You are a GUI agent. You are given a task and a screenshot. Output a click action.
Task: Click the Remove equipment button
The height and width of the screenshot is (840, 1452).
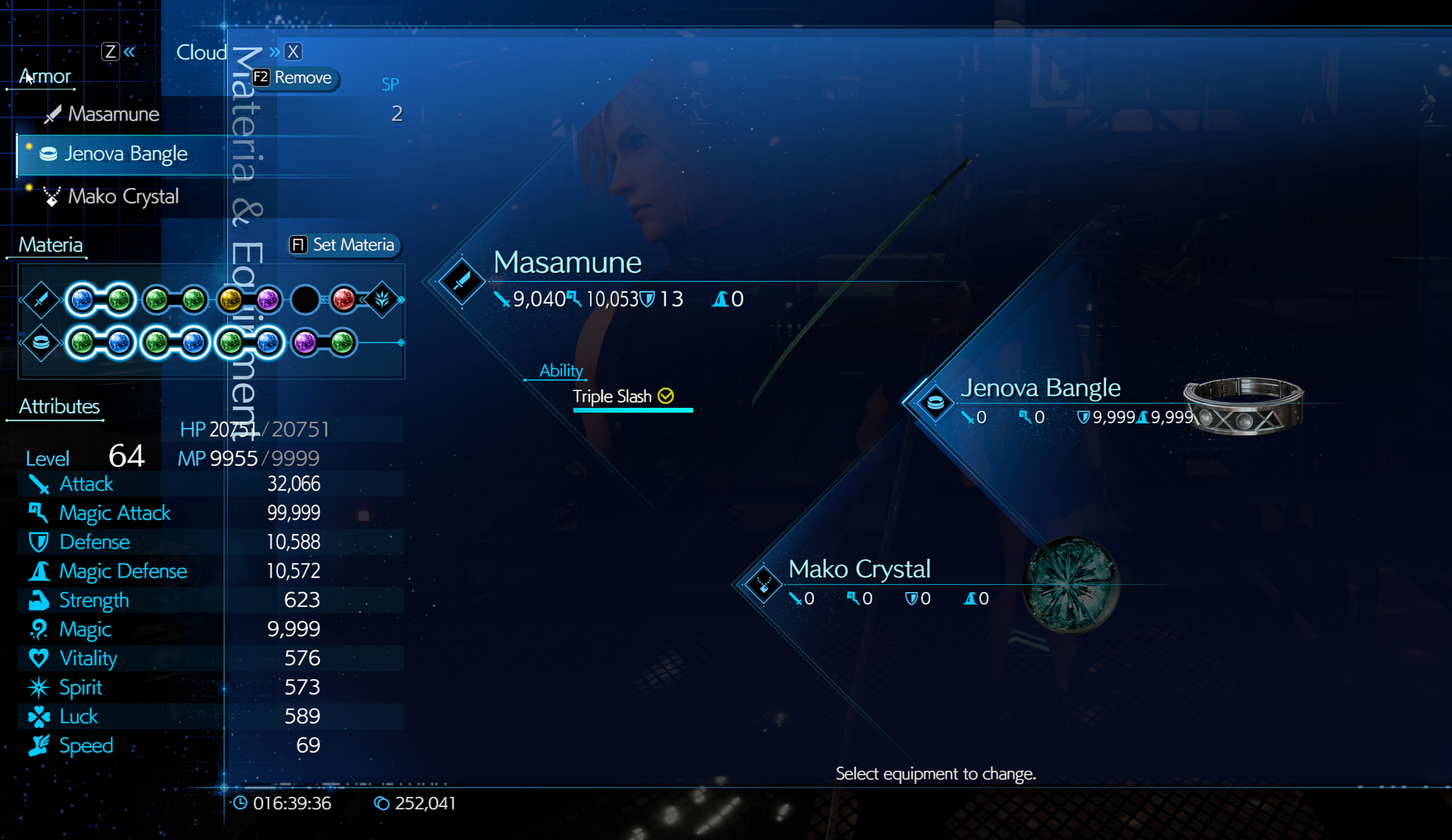pos(294,78)
